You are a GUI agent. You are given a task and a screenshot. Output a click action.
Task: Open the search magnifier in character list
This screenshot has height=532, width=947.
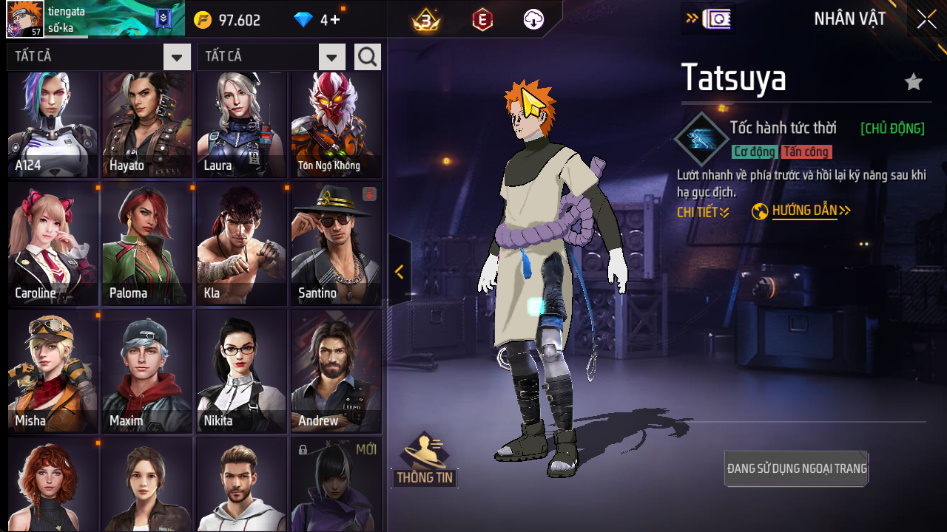pos(367,57)
